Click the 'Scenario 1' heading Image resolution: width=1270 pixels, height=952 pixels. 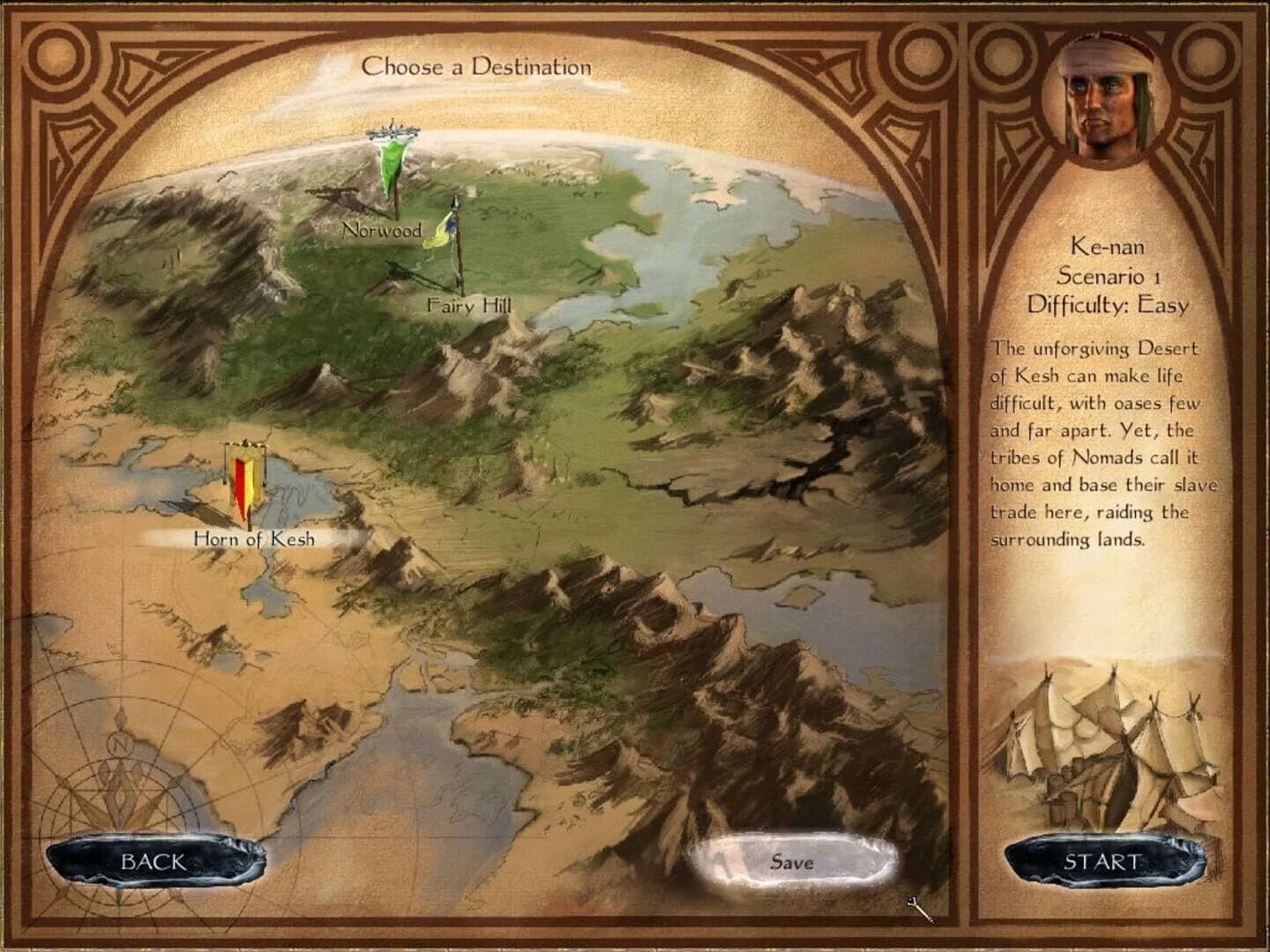(1108, 276)
